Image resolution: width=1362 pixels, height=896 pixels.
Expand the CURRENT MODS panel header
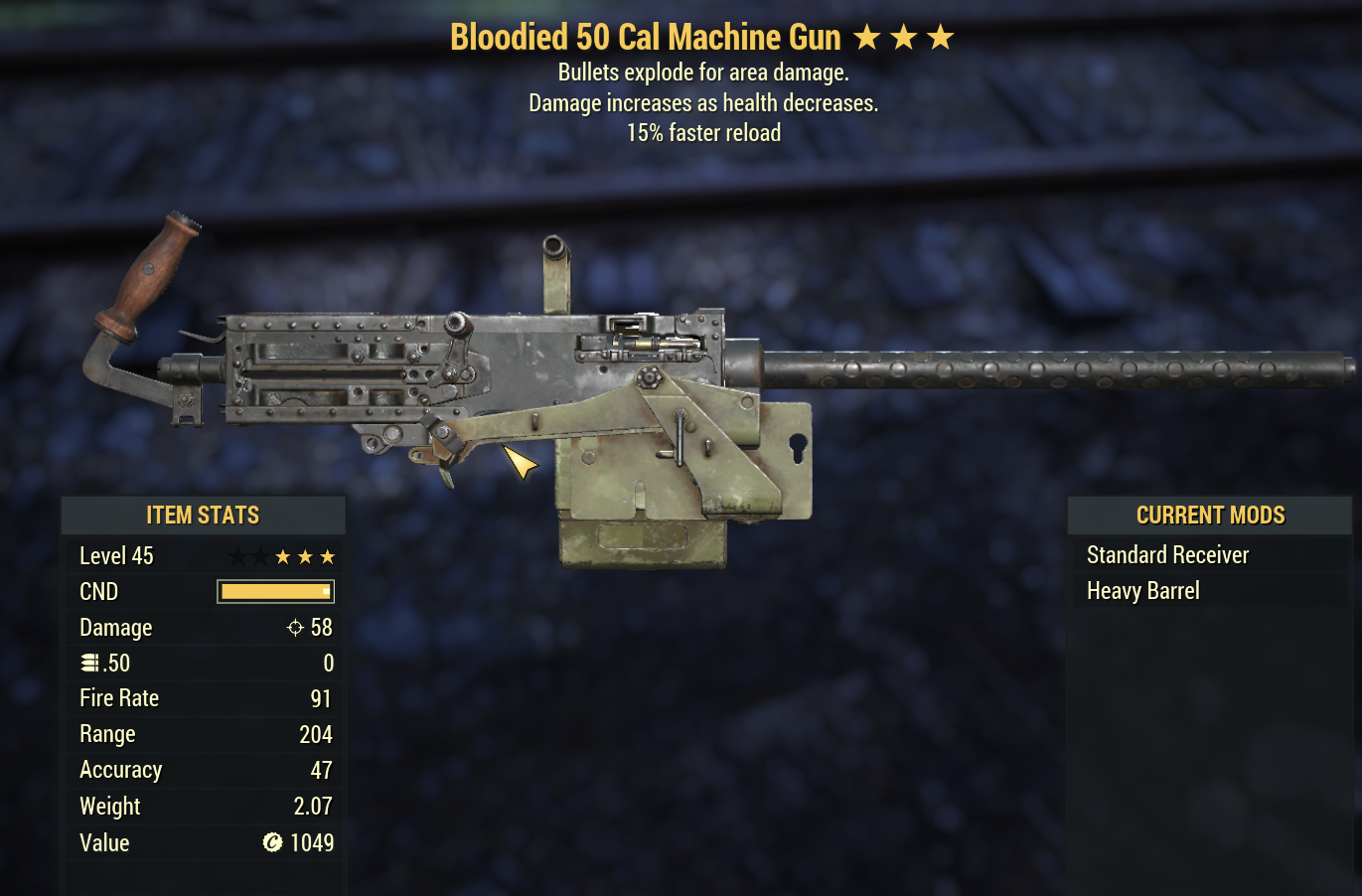coord(1209,515)
